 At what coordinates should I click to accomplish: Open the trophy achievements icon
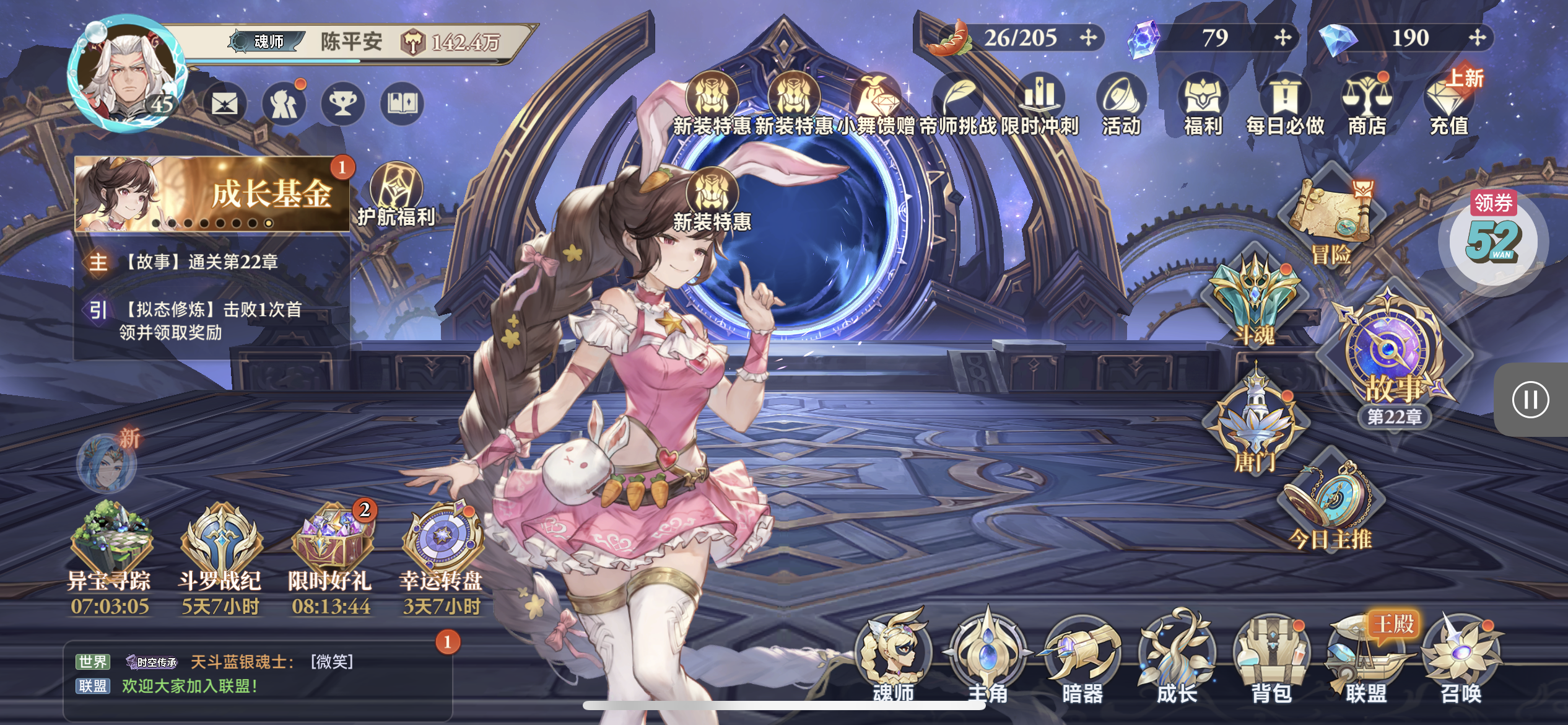(x=342, y=103)
